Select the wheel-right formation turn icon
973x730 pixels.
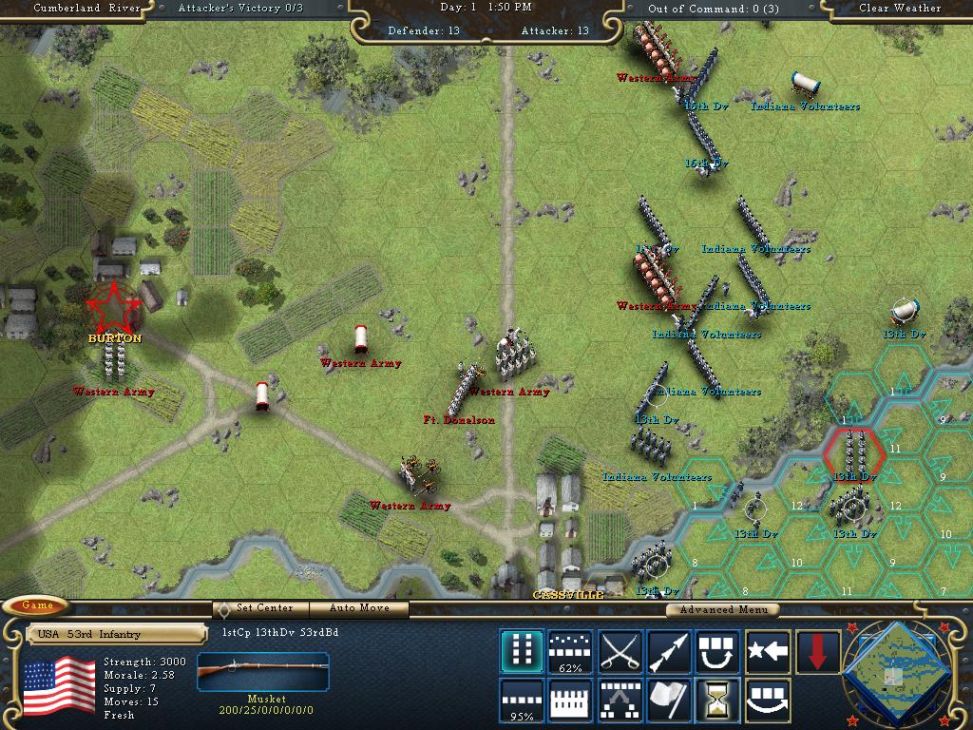pos(717,651)
